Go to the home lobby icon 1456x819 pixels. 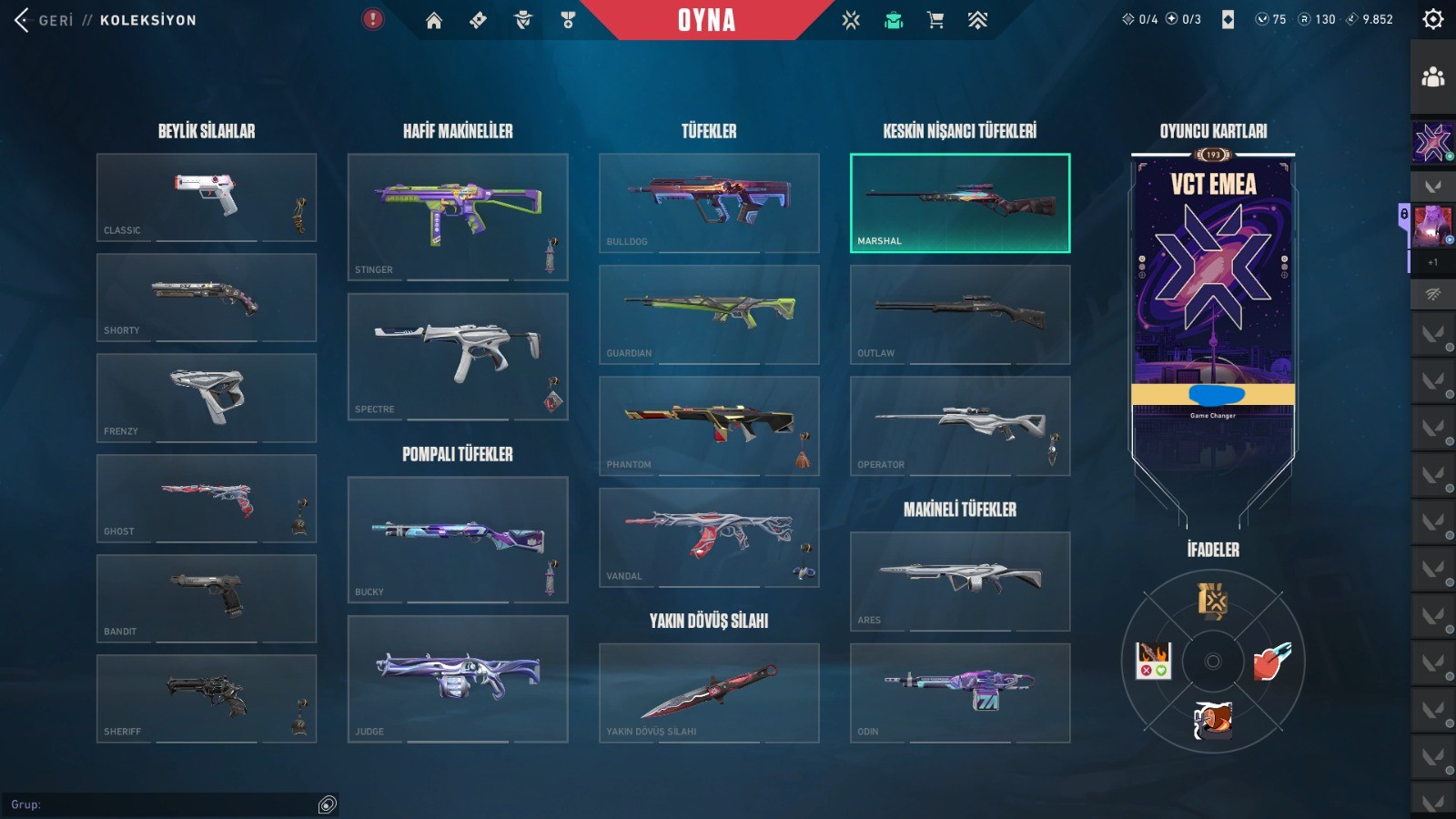434,20
